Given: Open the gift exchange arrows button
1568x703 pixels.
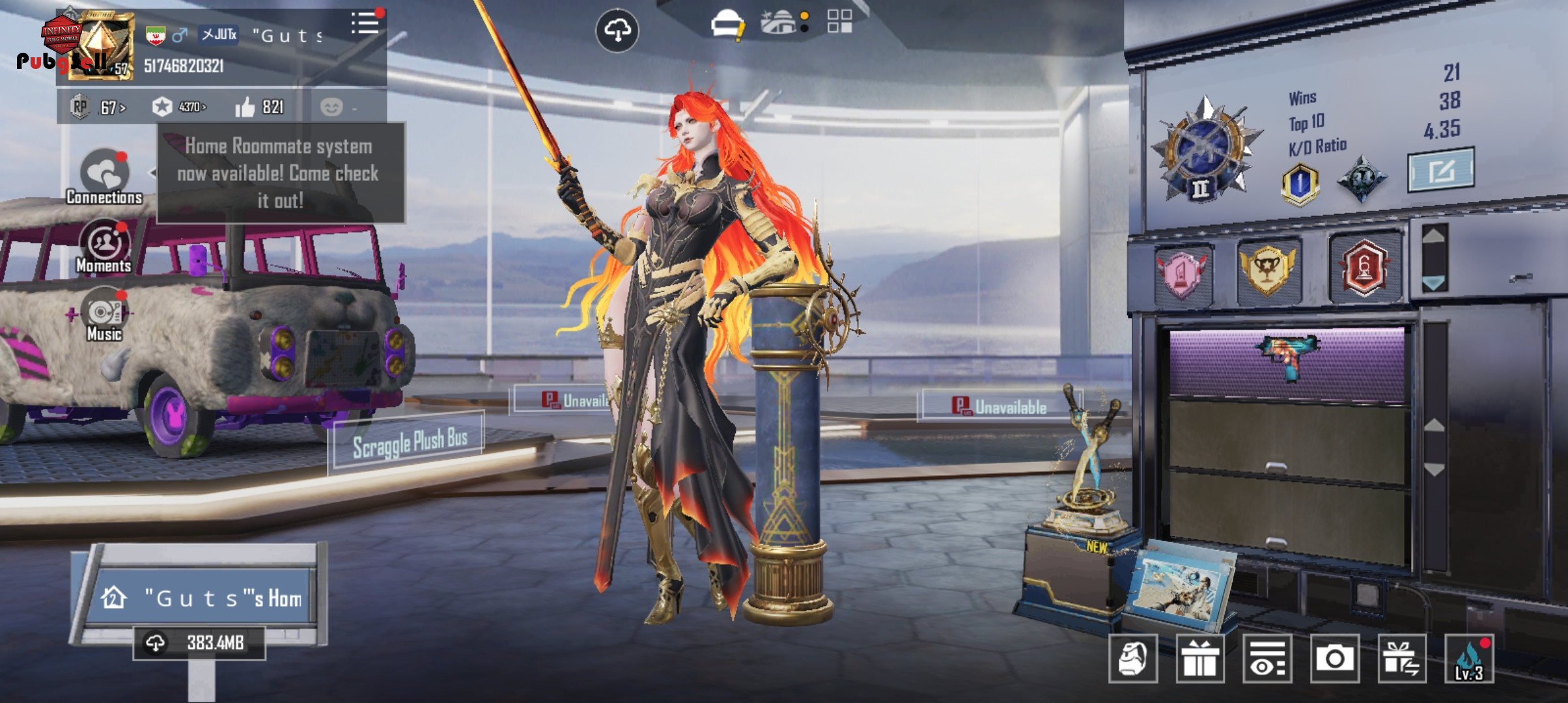Looking at the screenshot, I should 1402,659.
